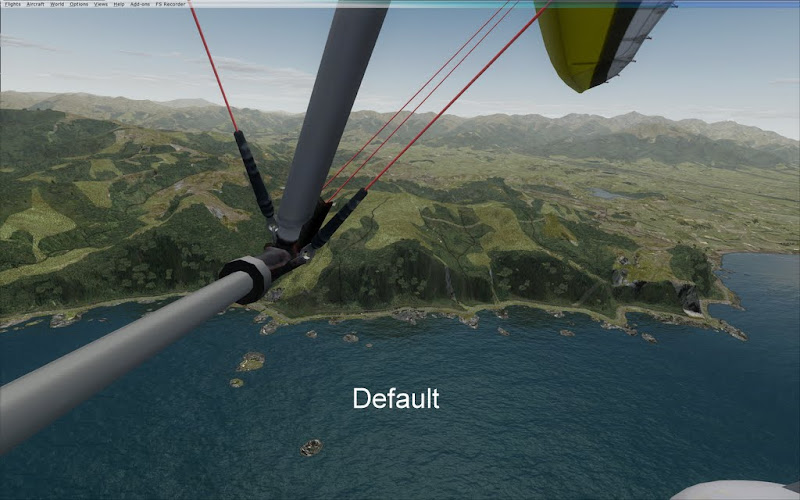Open the Views menu
This screenshot has width=800, height=500.
tap(101, 4)
